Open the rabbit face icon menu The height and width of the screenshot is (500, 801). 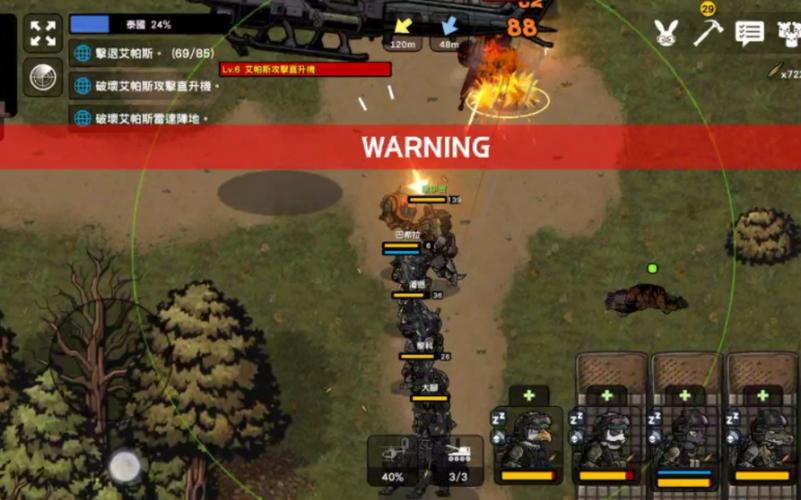666,32
